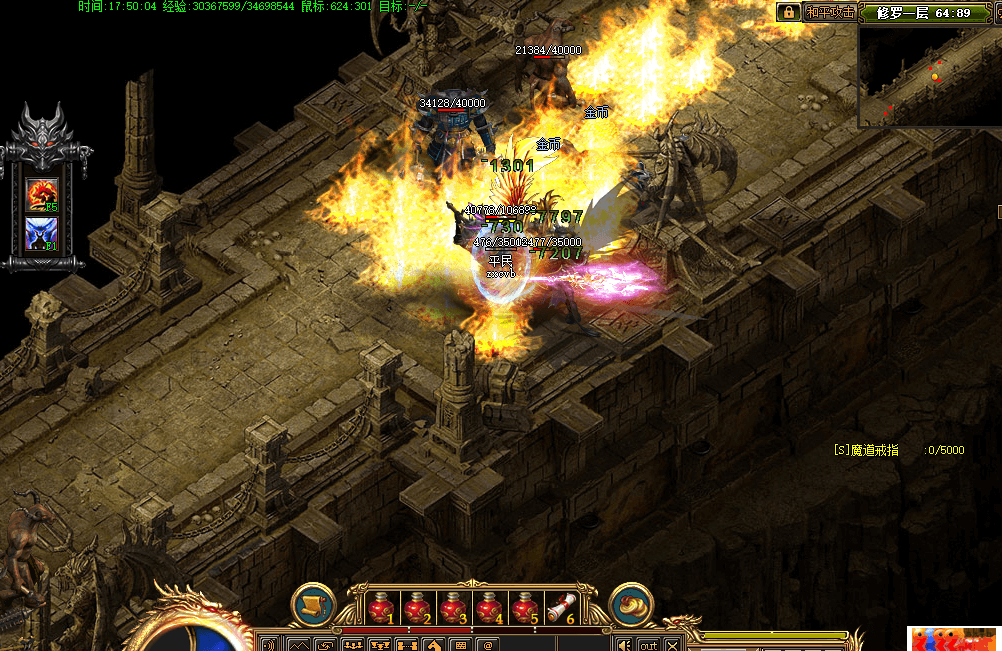Viewport: 1002px width, 651px height.
Task: Toggle the sound speaker button
Action: coord(624,644)
